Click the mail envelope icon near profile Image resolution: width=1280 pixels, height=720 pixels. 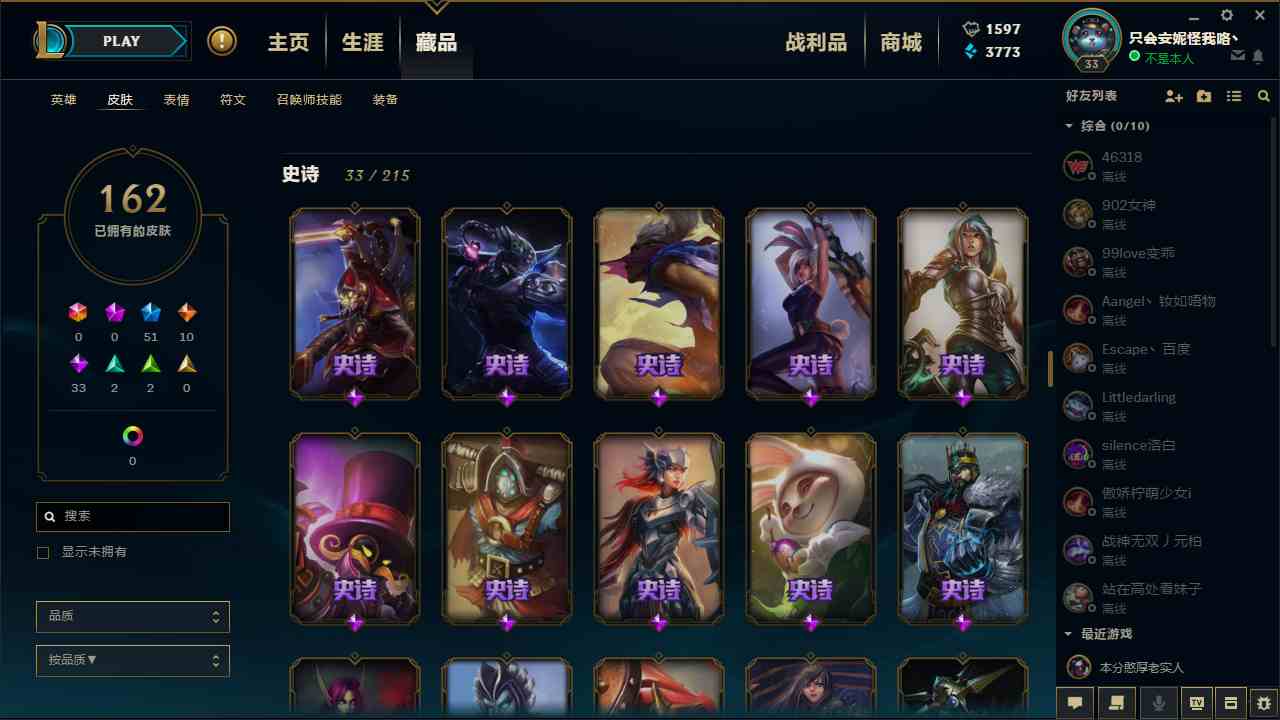1237,58
